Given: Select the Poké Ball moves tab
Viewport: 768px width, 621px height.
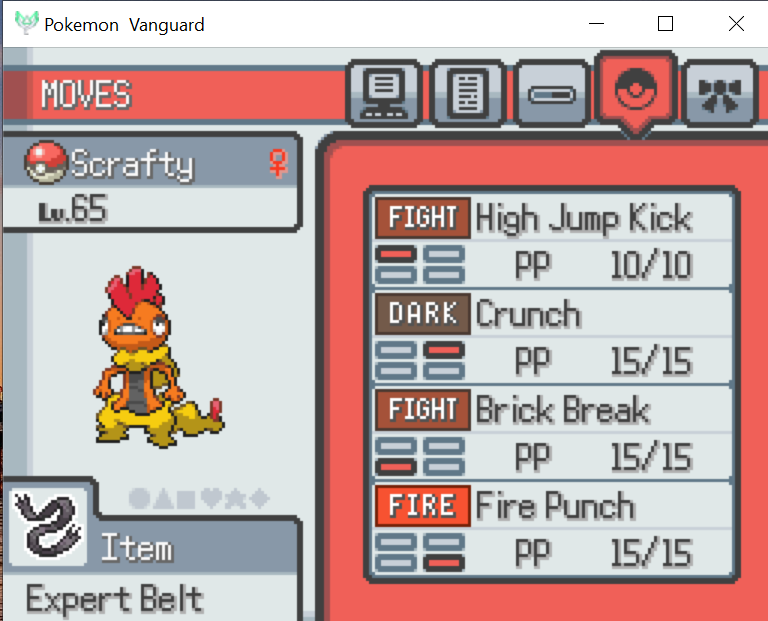Looking at the screenshot, I should pyautogui.click(x=635, y=92).
